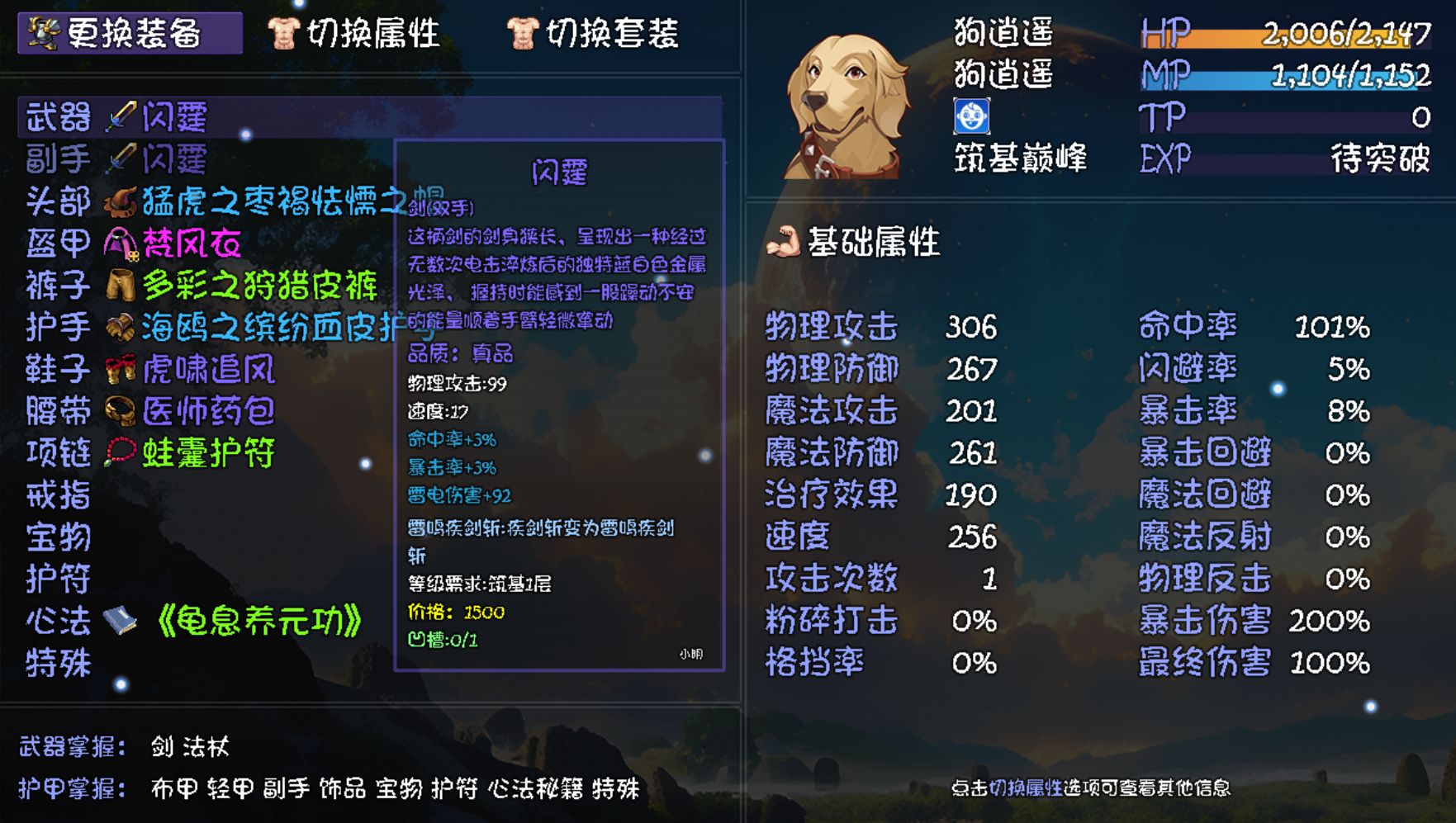Click the blue status icon beside portrait
This screenshot has height=823, width=1456.
(971, 116)
